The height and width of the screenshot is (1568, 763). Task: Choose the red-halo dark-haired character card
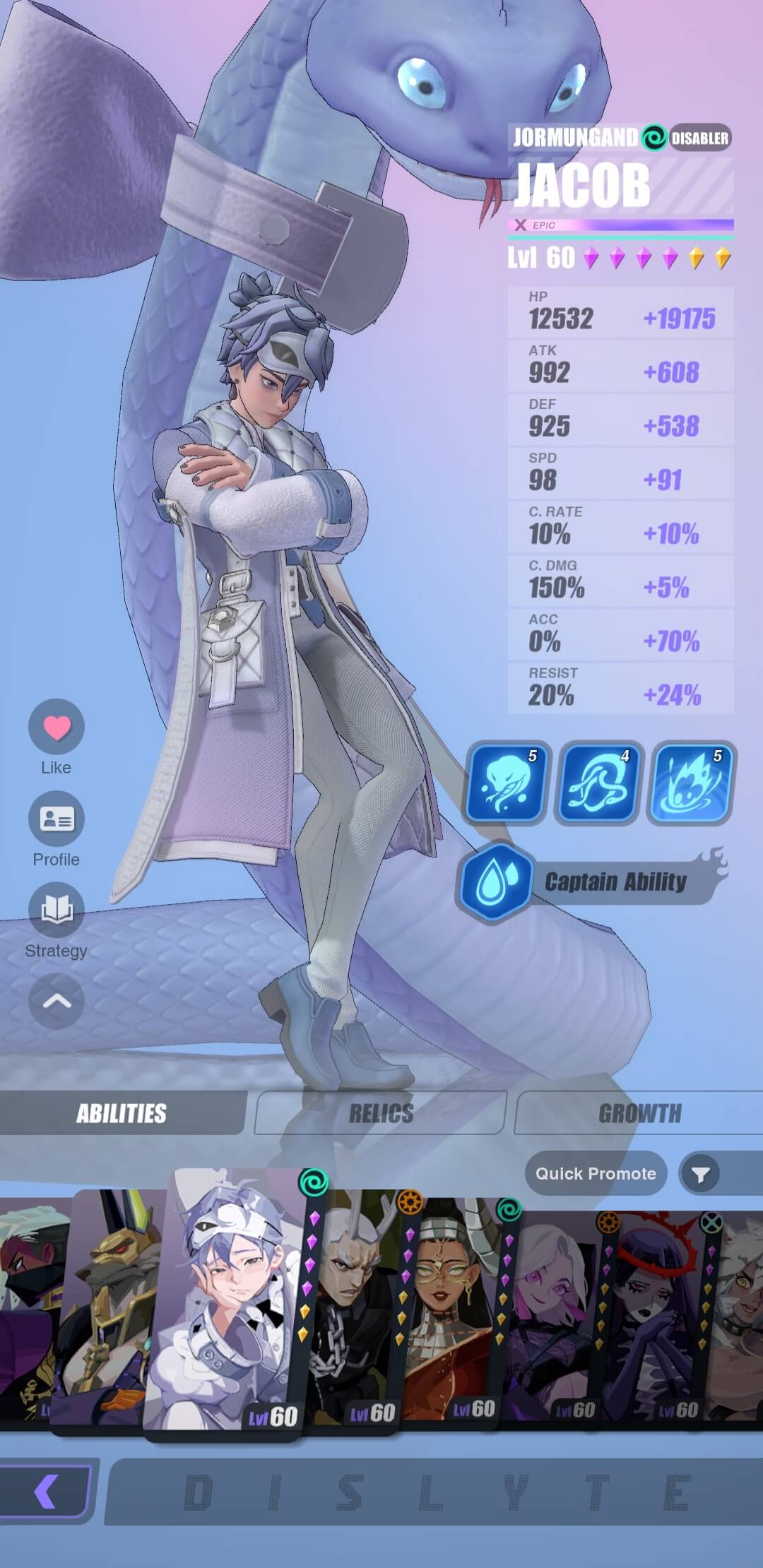(x=653, y=1314)
